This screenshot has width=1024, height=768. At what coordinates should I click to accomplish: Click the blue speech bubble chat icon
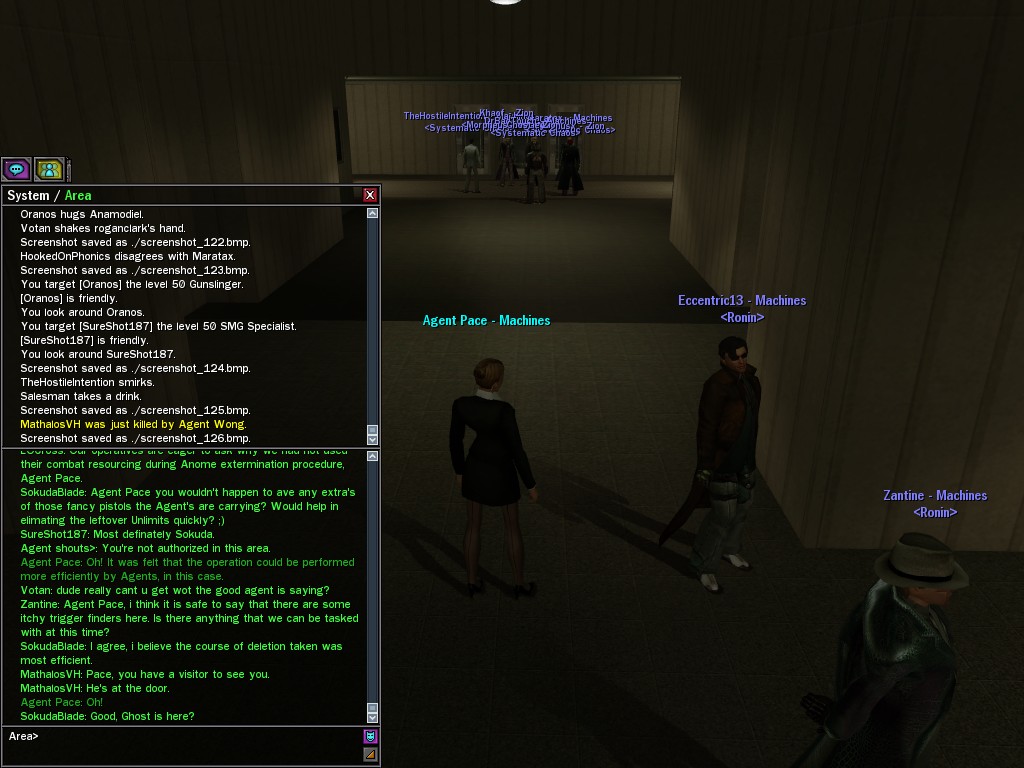click(16, 169)
